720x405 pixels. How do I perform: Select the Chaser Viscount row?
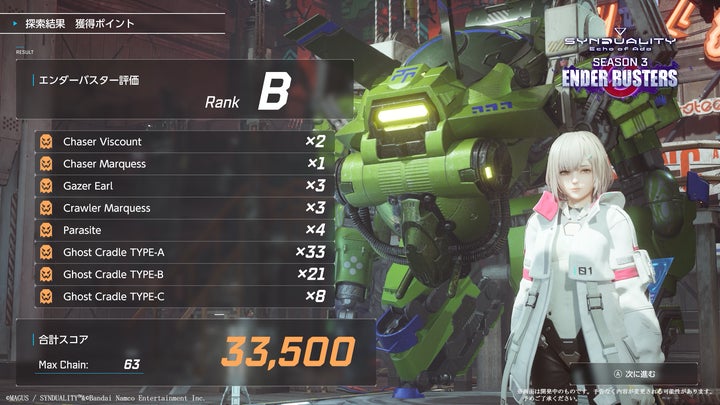[x=185, y=142]
